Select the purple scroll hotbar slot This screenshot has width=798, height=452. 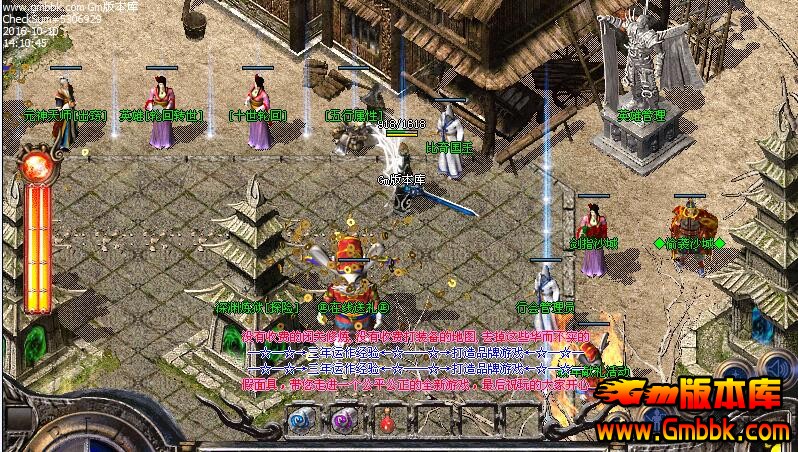pos(344,420)
